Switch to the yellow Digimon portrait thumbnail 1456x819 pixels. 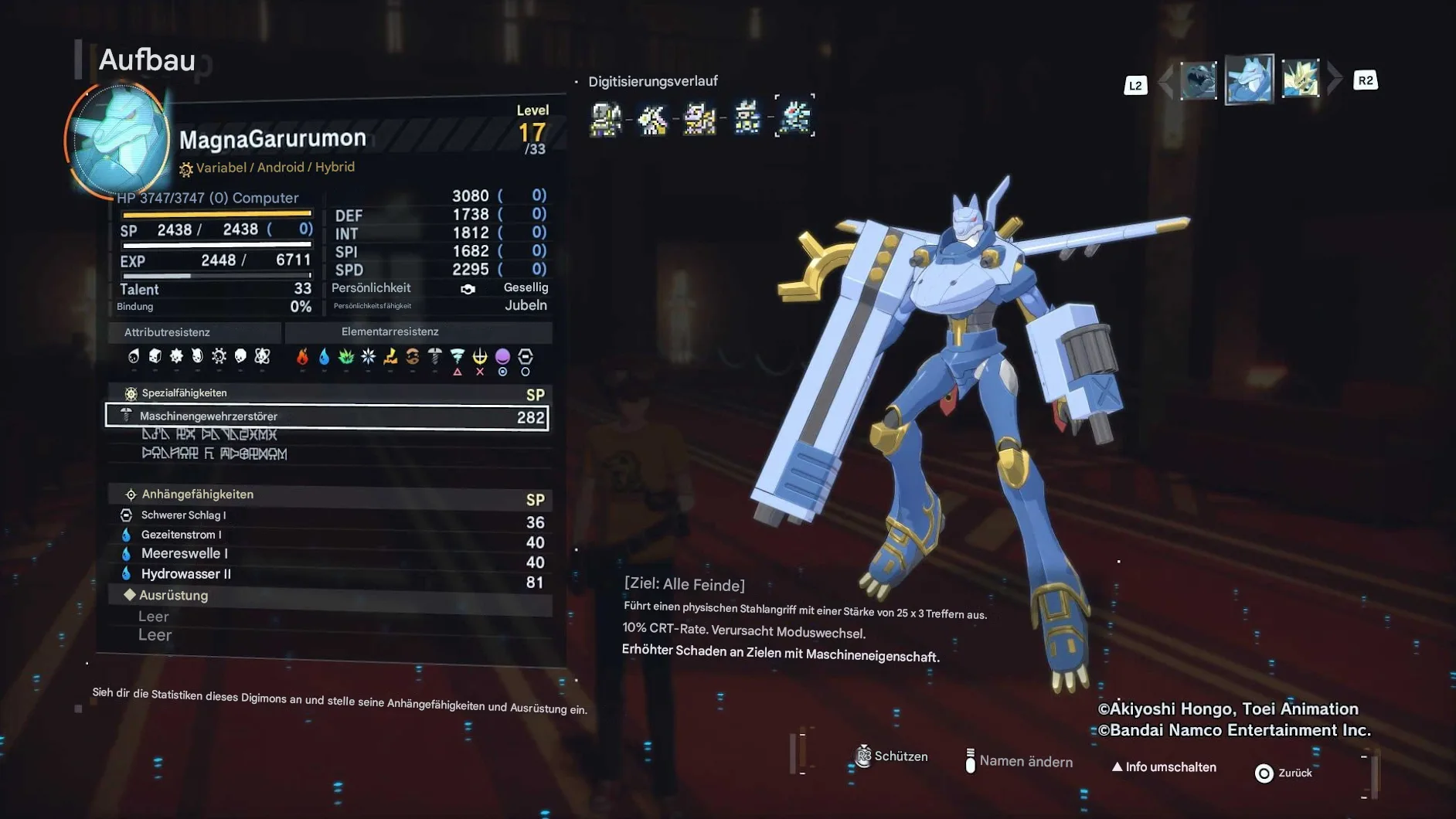click(1300, 79)
